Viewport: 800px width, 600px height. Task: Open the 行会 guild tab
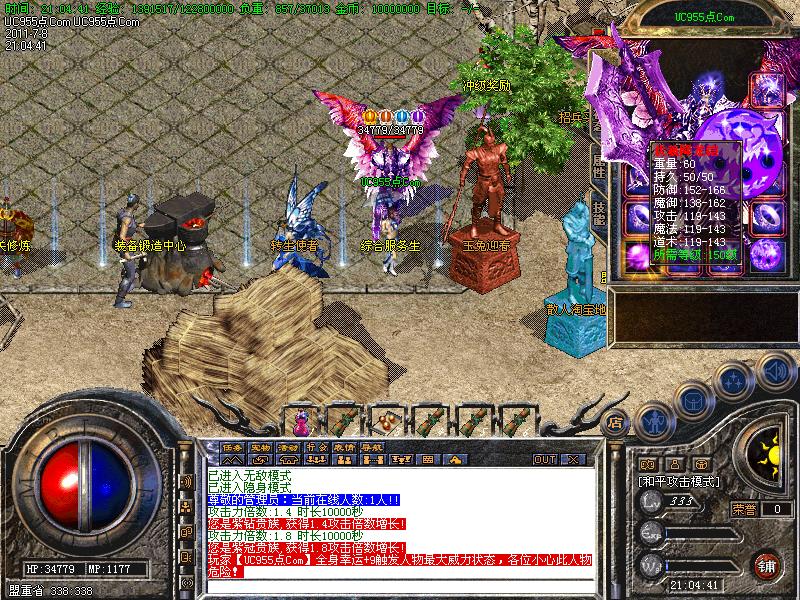[x=316, y=446]
